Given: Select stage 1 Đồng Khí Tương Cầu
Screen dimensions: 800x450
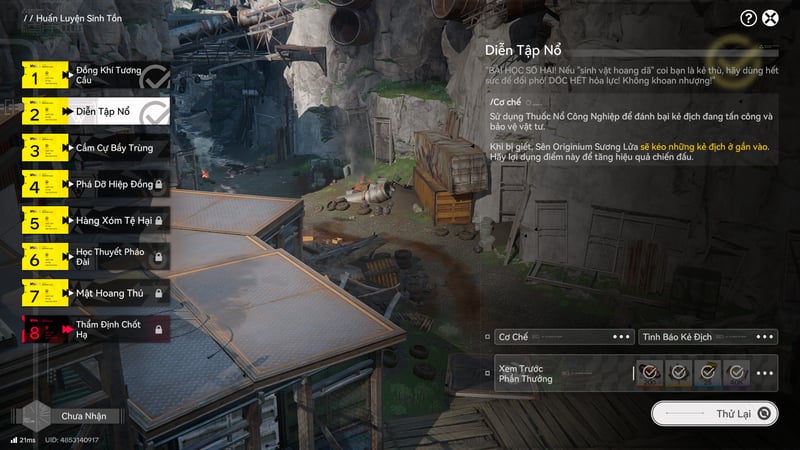Looking at the screenshot, I should coord(95,75).
